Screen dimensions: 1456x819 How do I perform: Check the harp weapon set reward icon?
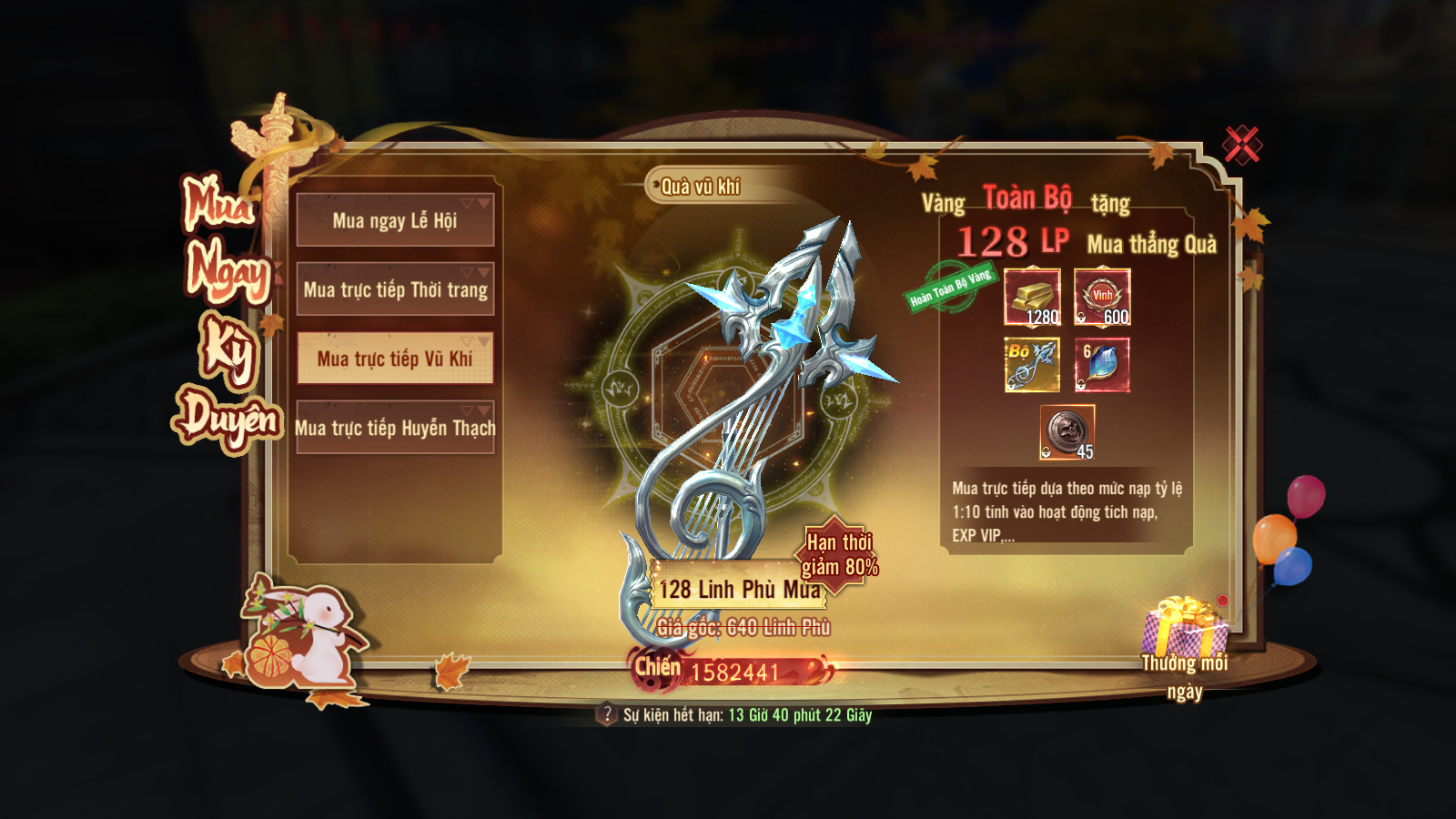[x=1032, y=365]
